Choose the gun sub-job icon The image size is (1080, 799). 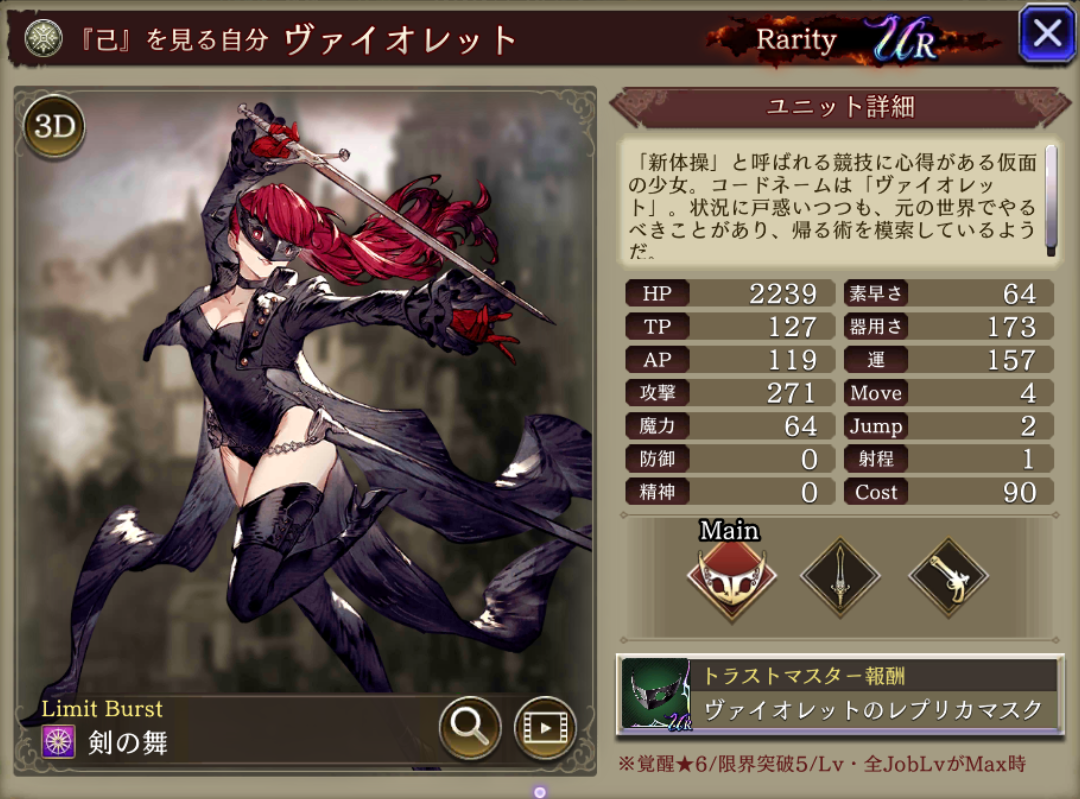[947, 578]
